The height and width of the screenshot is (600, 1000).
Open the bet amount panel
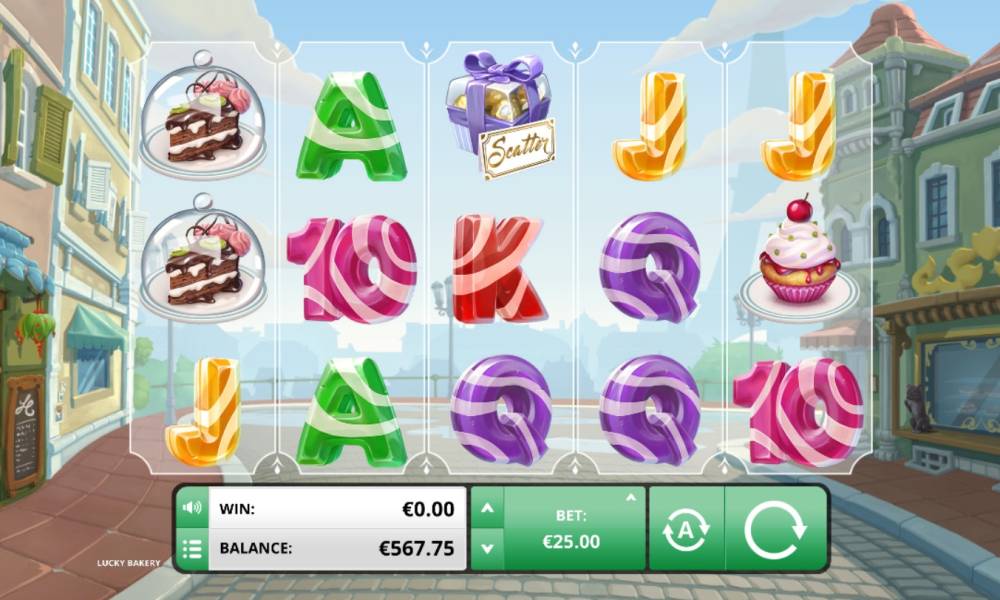571,529
